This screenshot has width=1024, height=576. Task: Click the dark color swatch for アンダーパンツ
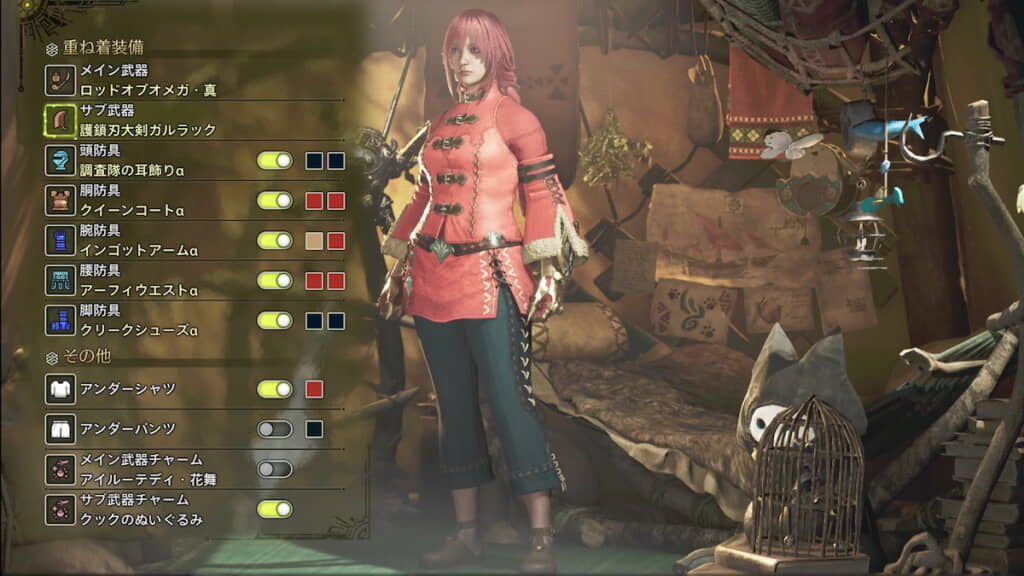coord(314,429)
